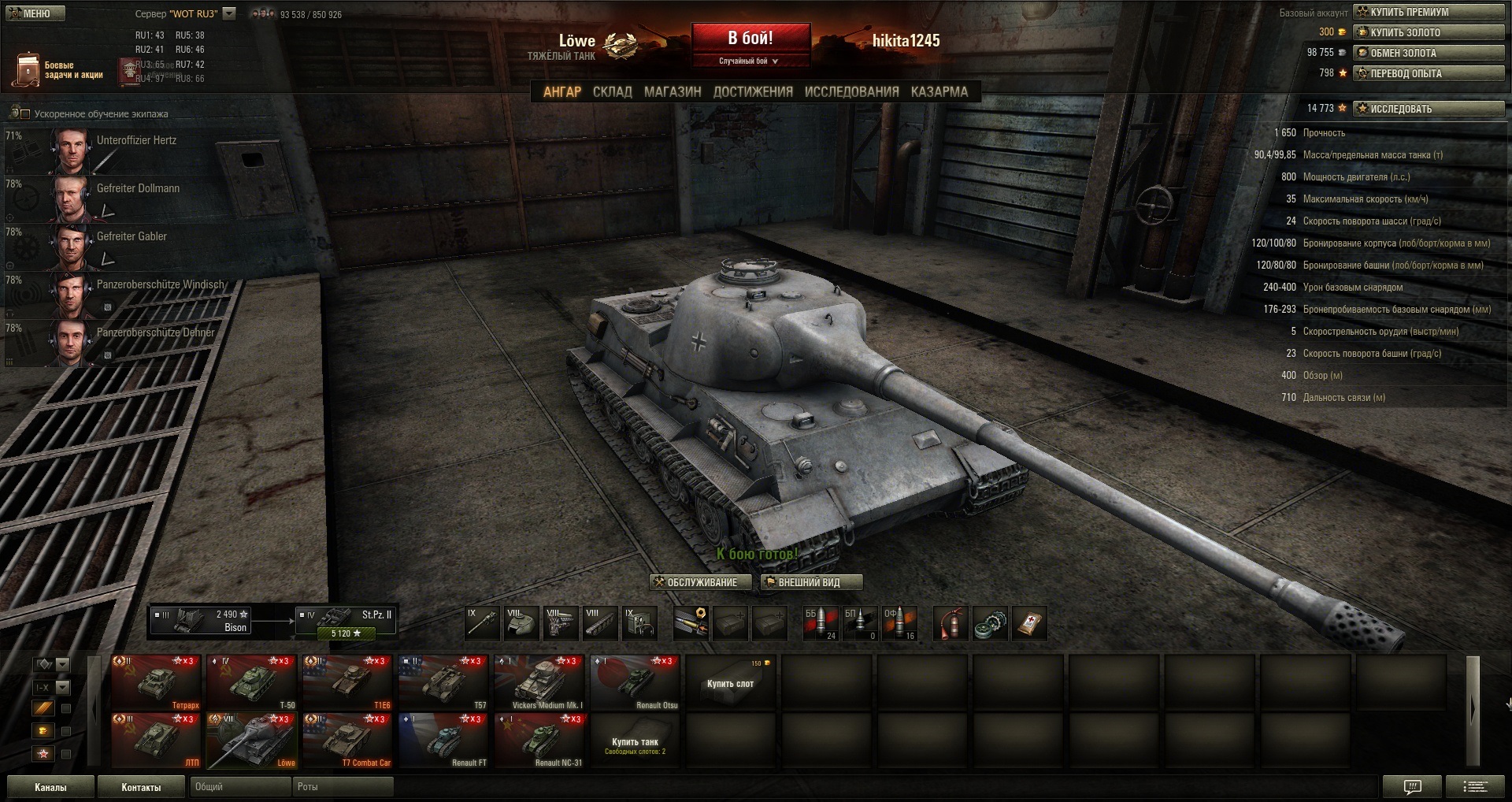This screenshot has width=1512, height=802.
Task: Choose the Renault Otsu tank tile
Action: click(635, 682)
